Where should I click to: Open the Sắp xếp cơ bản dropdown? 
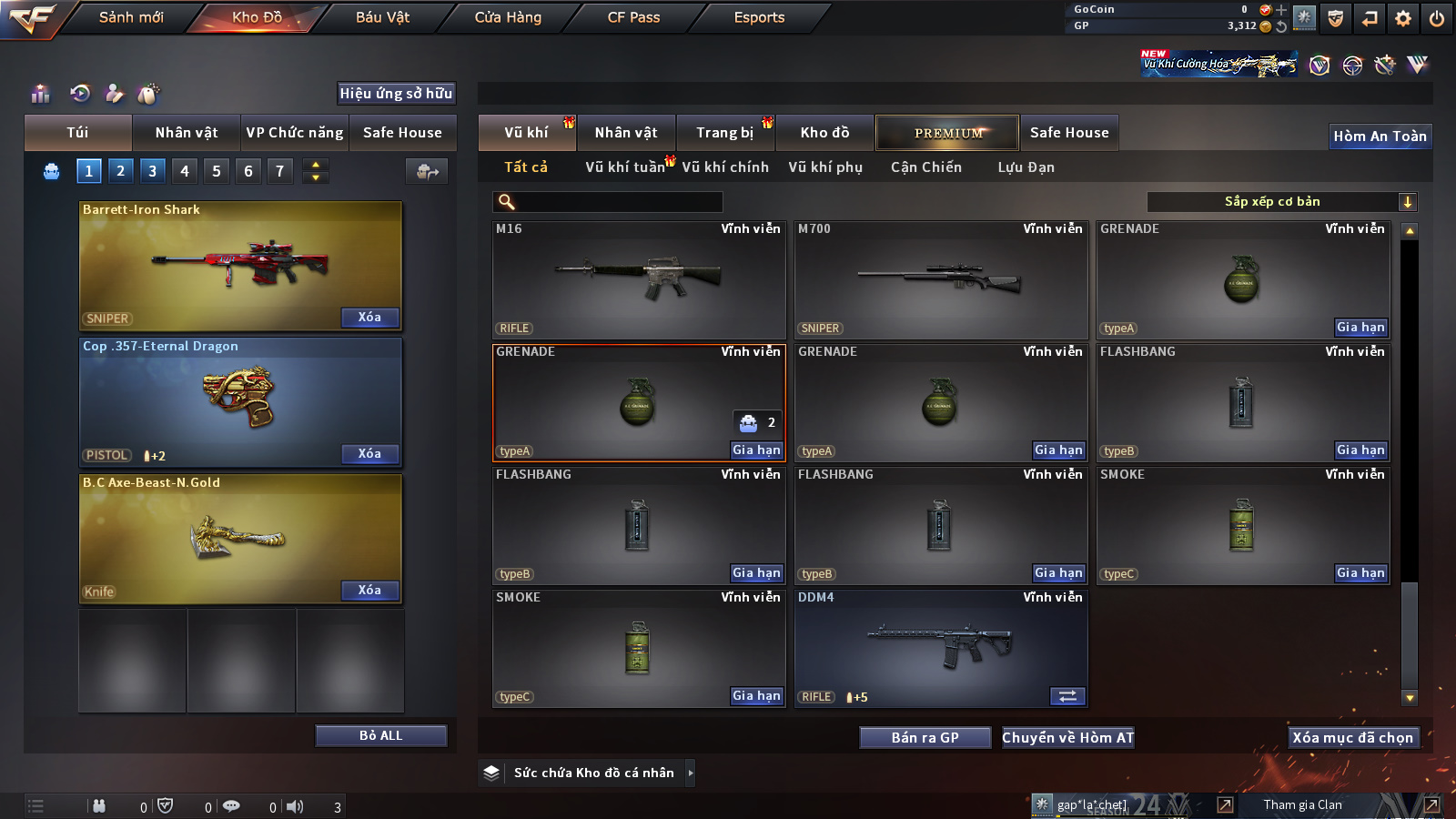[1281, 202]
